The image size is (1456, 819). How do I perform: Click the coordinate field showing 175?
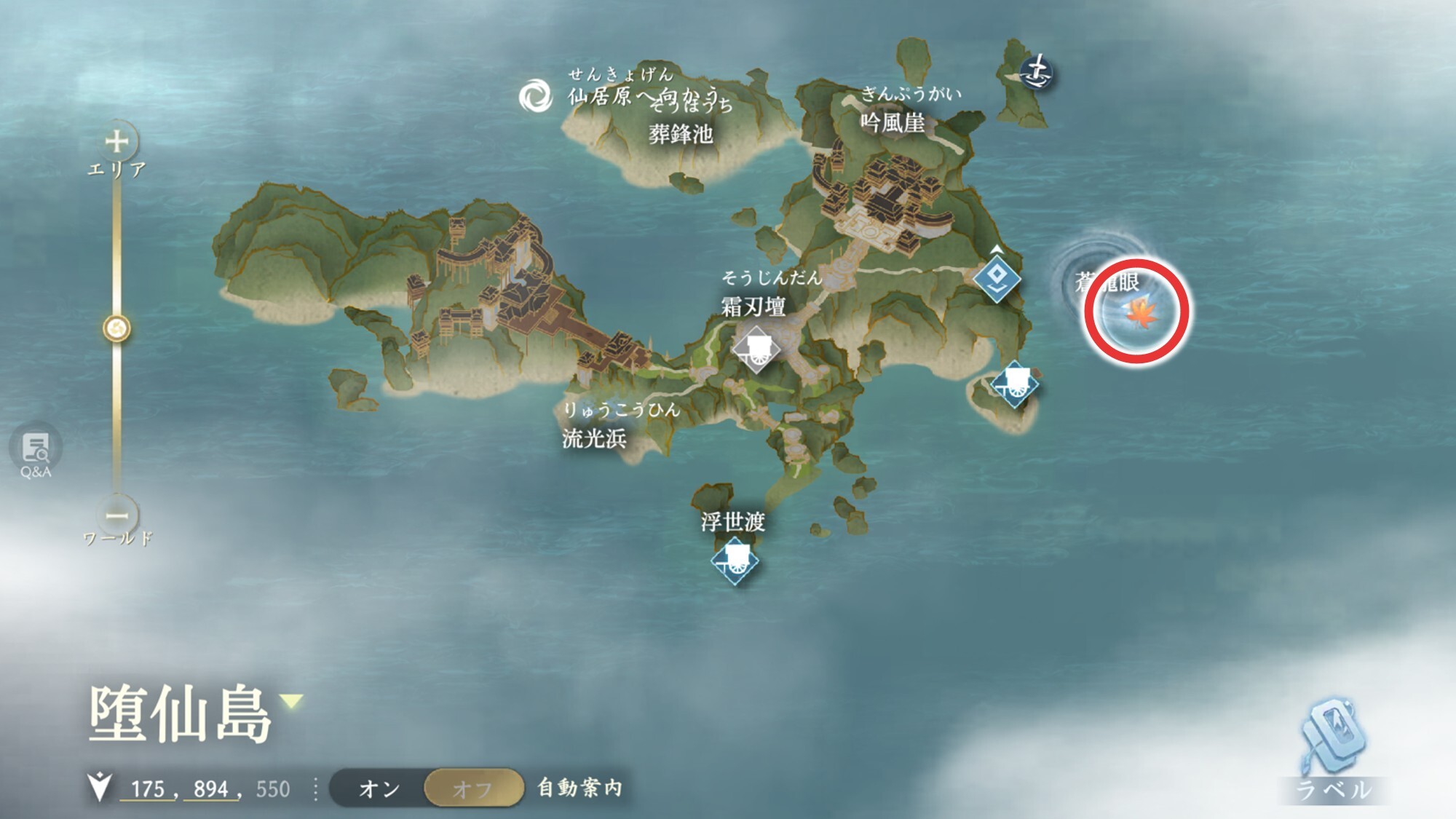coord(148,789)
